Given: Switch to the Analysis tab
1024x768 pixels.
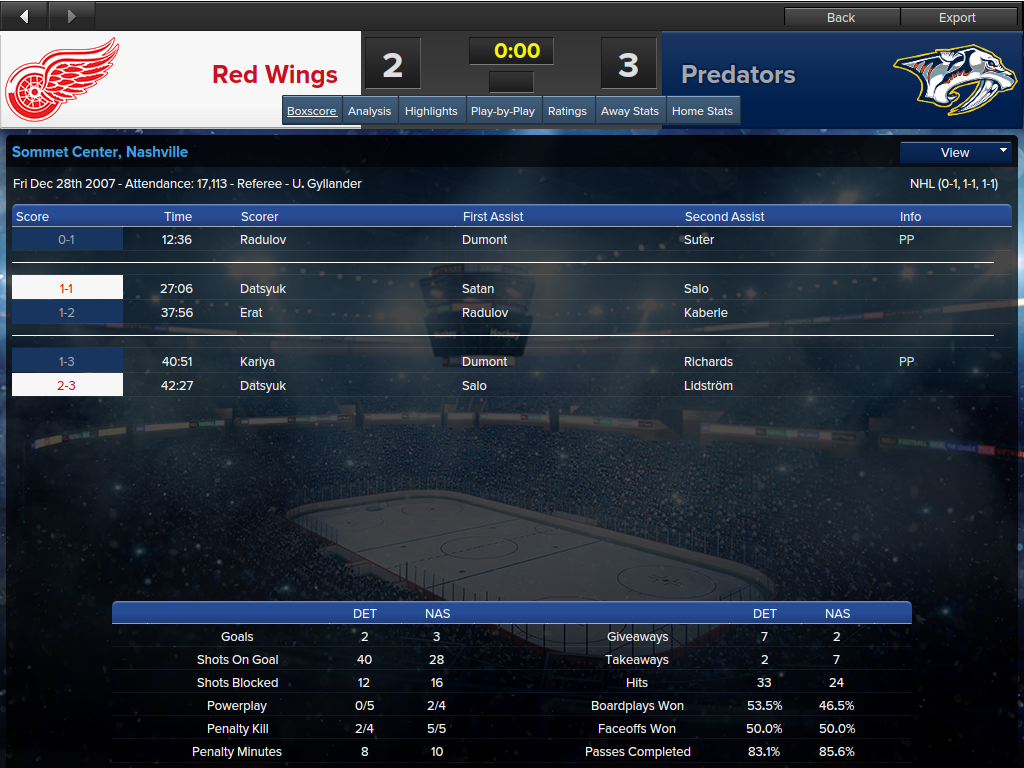Looking at the screenshot, I should (369, 111).
